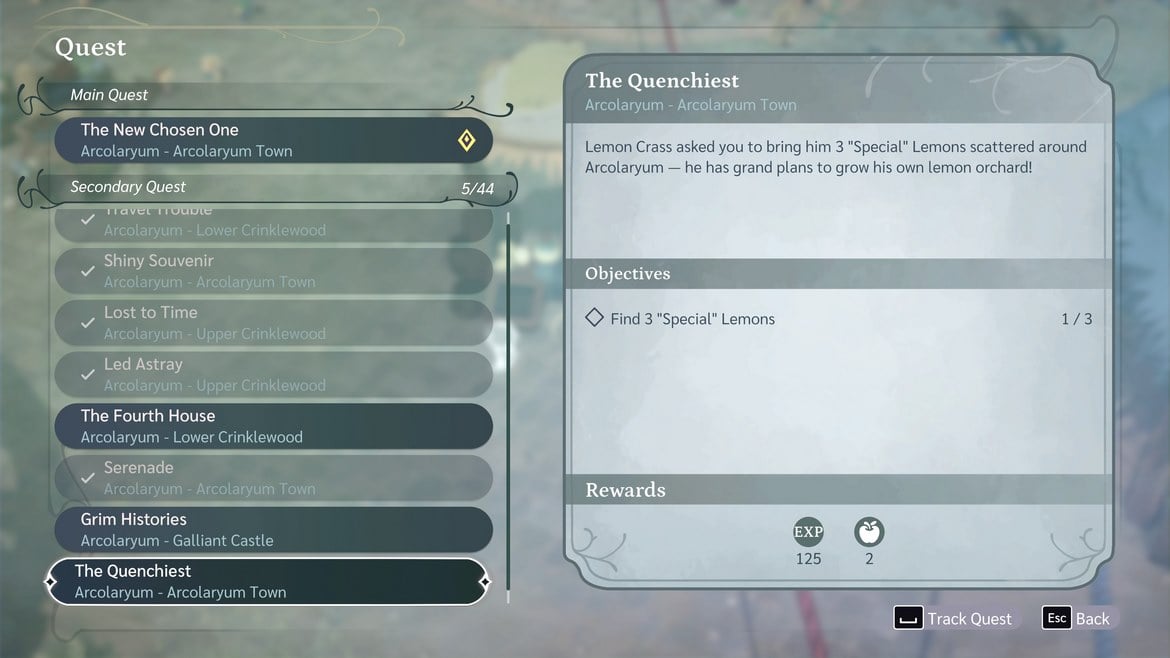Screen dimensions: 1170x658
Task: Open the Shiny Souvenir completed quest
Action: coord(272,271)
